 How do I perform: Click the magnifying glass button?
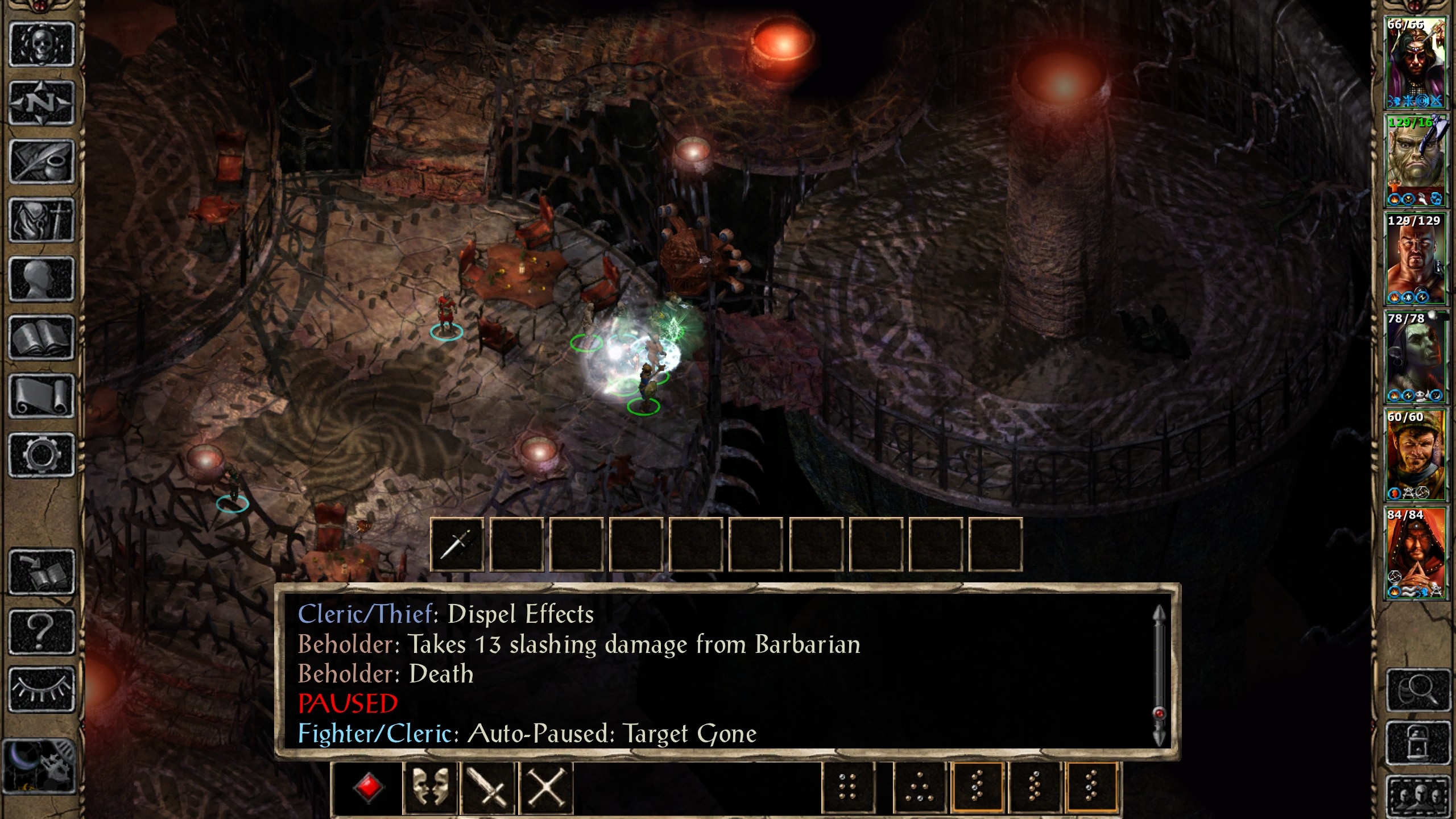point(1417,690)
